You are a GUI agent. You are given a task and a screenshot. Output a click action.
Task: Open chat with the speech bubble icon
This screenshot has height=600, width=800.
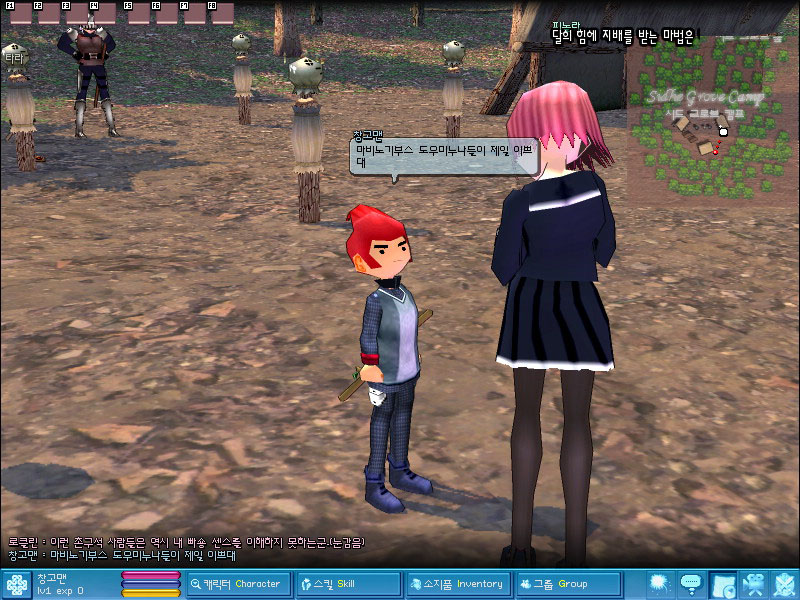(690, 584)
